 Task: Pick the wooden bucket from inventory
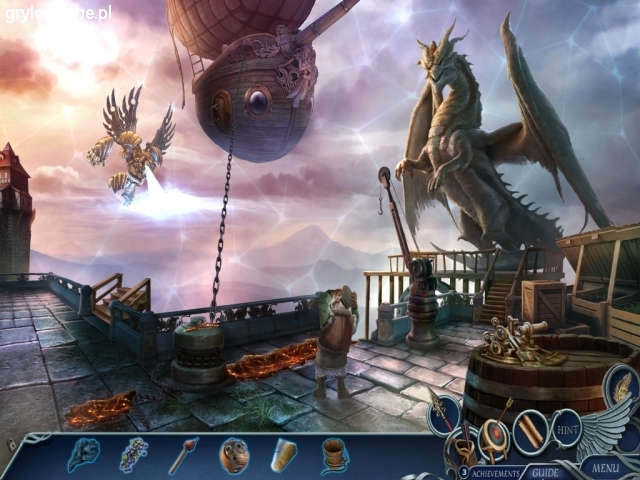(x=334, y=455)
